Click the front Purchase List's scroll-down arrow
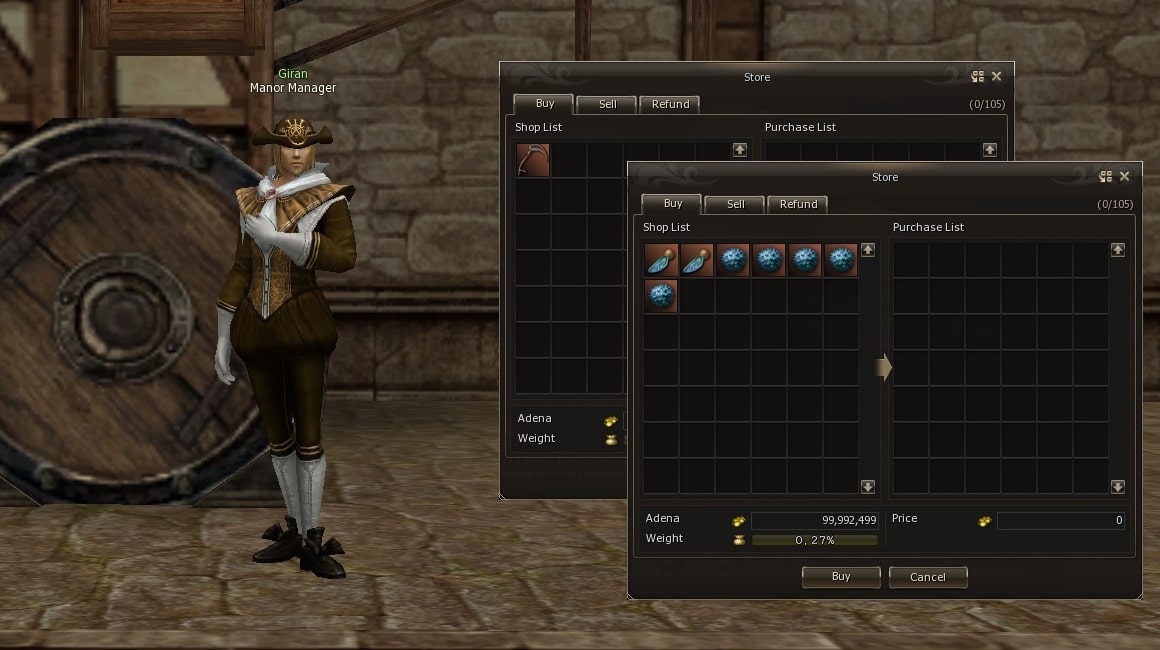Screen dimensions: 1160x650 [x=1117, y=486]
